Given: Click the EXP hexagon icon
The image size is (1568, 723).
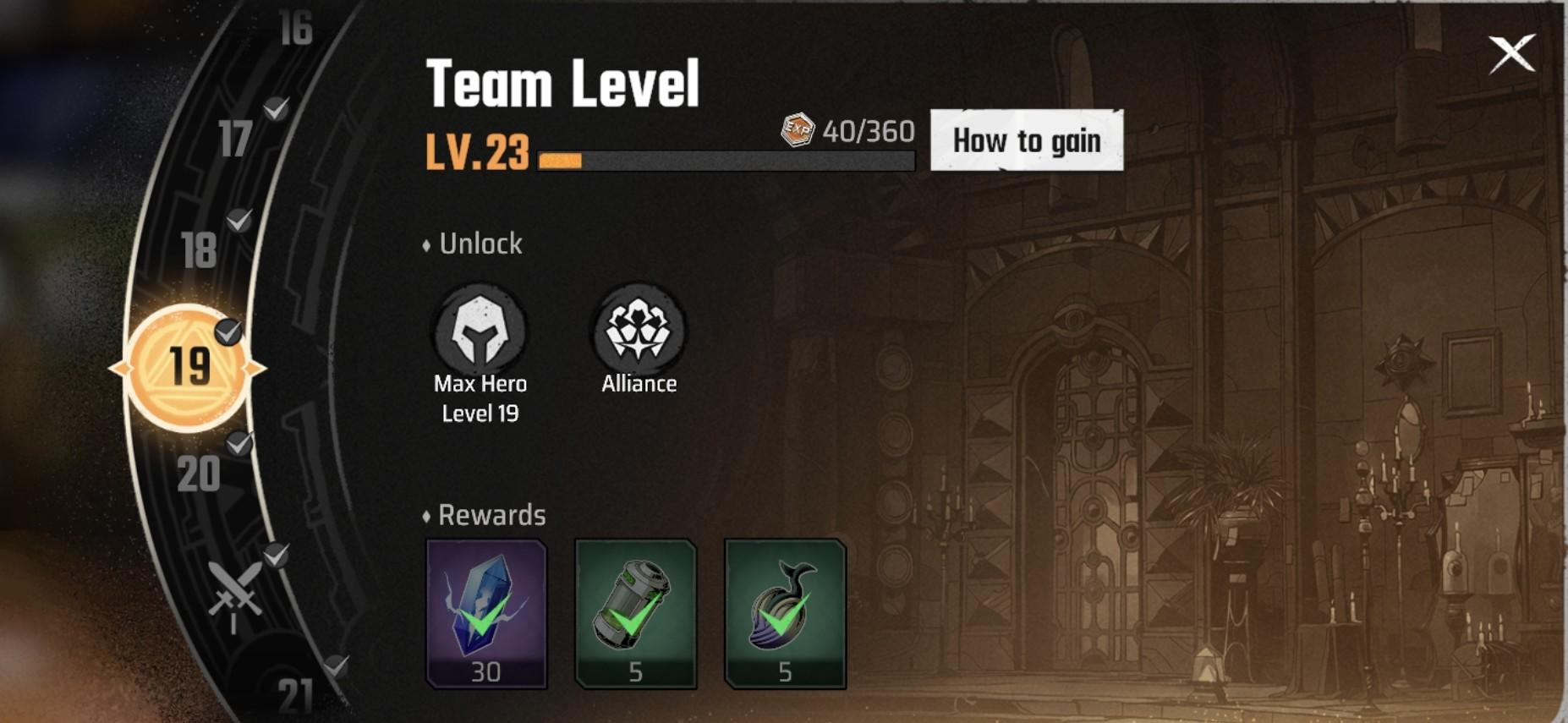Looking at the screenshot, I should click(796, 129).
